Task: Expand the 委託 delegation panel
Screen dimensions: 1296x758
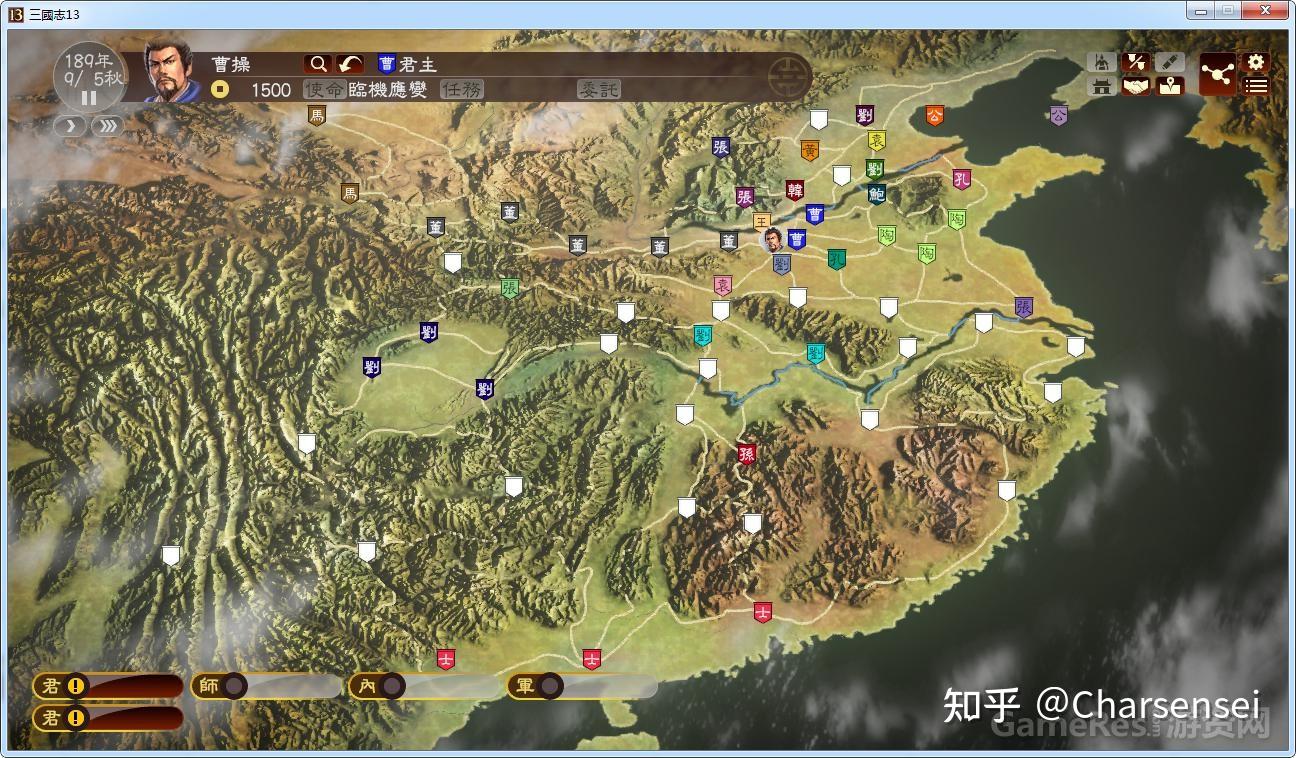Action: (599, 89)
